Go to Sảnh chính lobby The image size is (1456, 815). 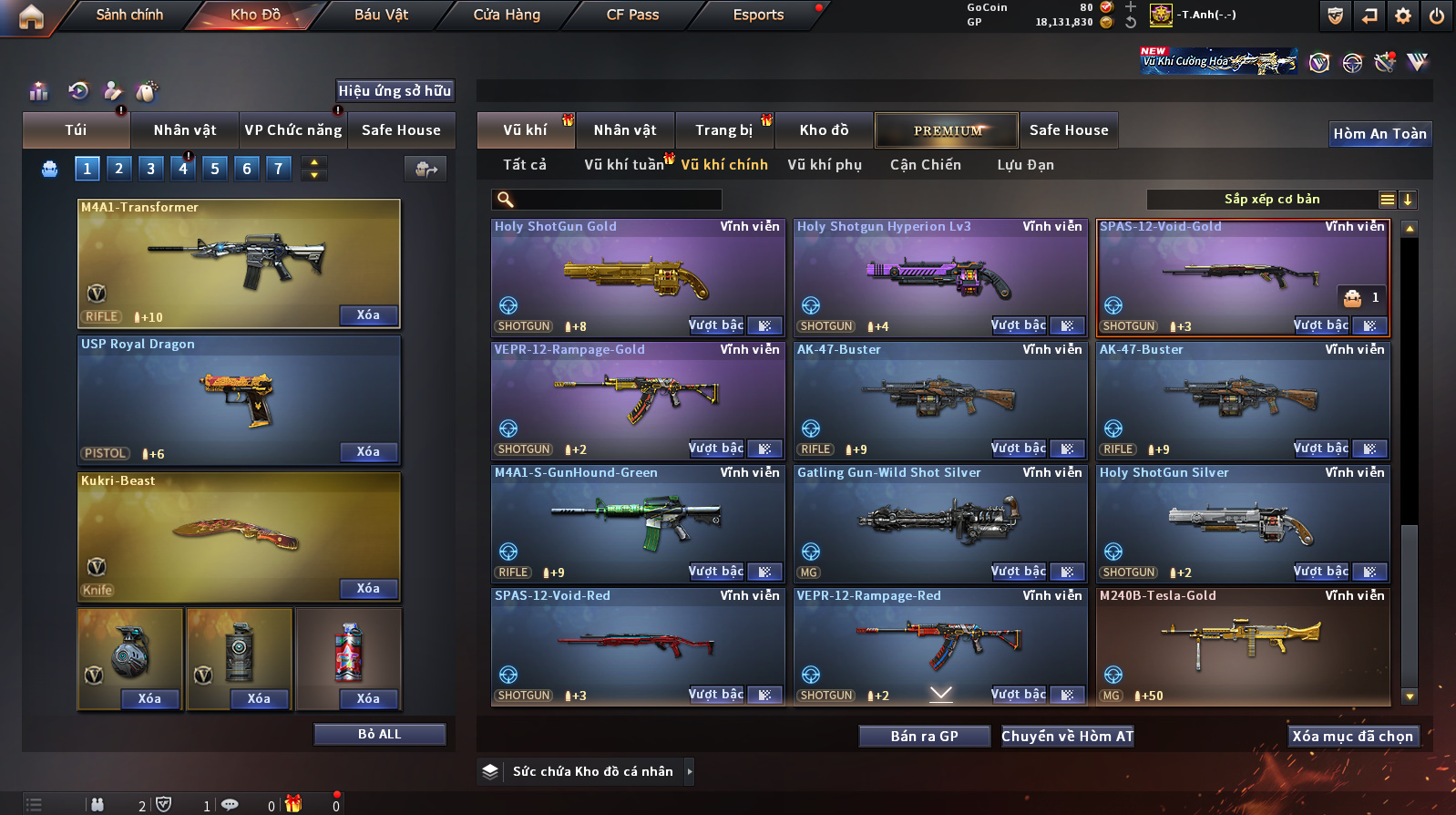[129, 15]
